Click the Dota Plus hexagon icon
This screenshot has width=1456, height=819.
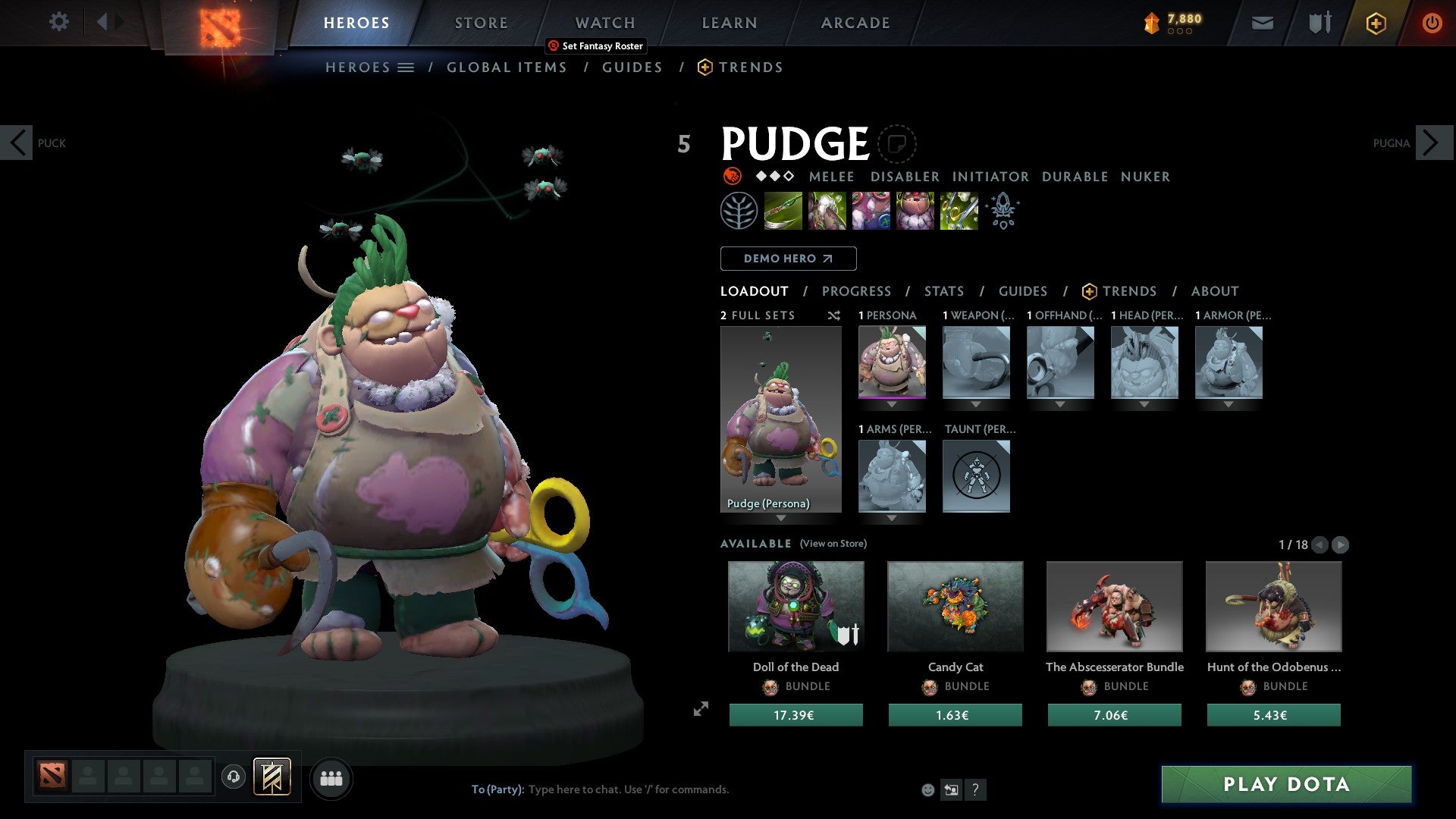click(x=1376, y=22)
